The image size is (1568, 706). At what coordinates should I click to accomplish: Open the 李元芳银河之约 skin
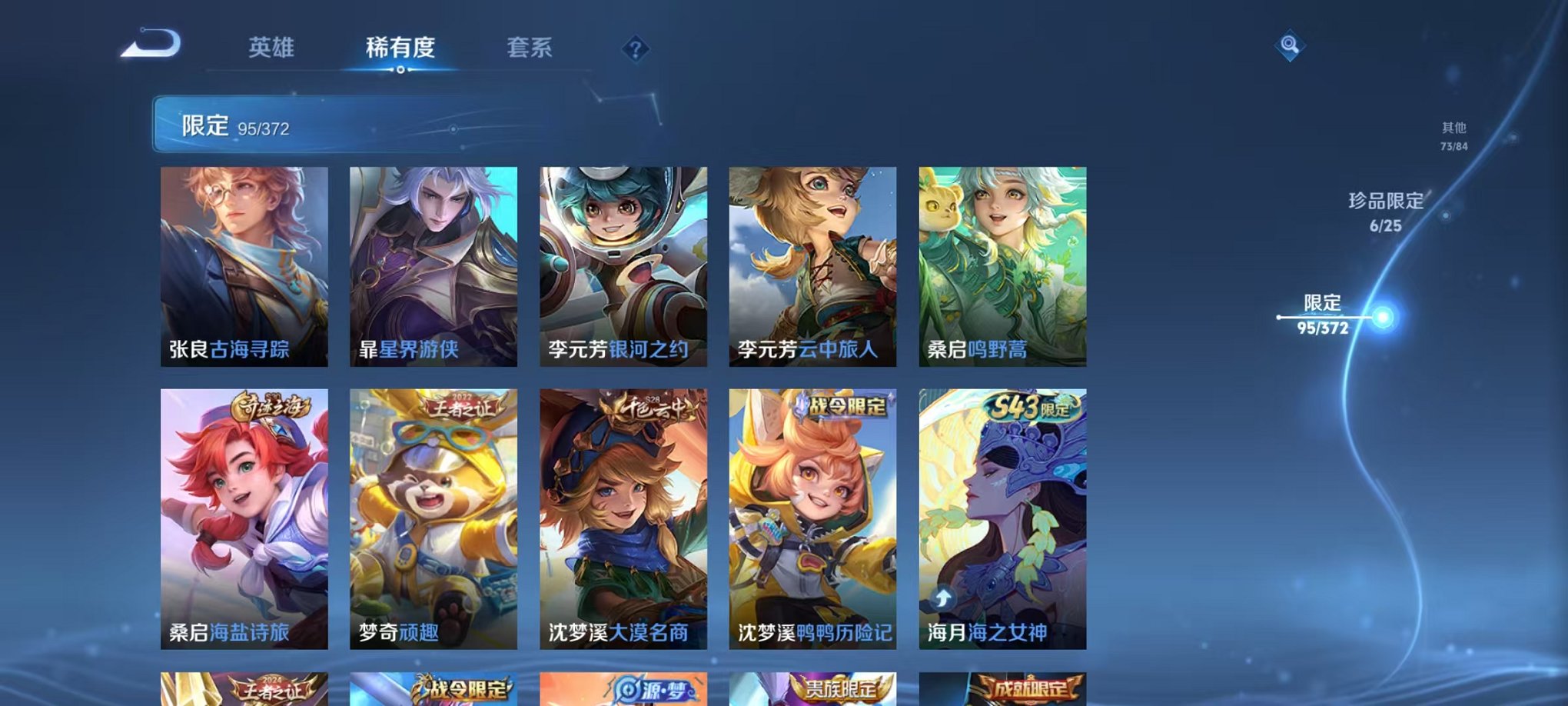pyautogui.click(x=623, y=265)
